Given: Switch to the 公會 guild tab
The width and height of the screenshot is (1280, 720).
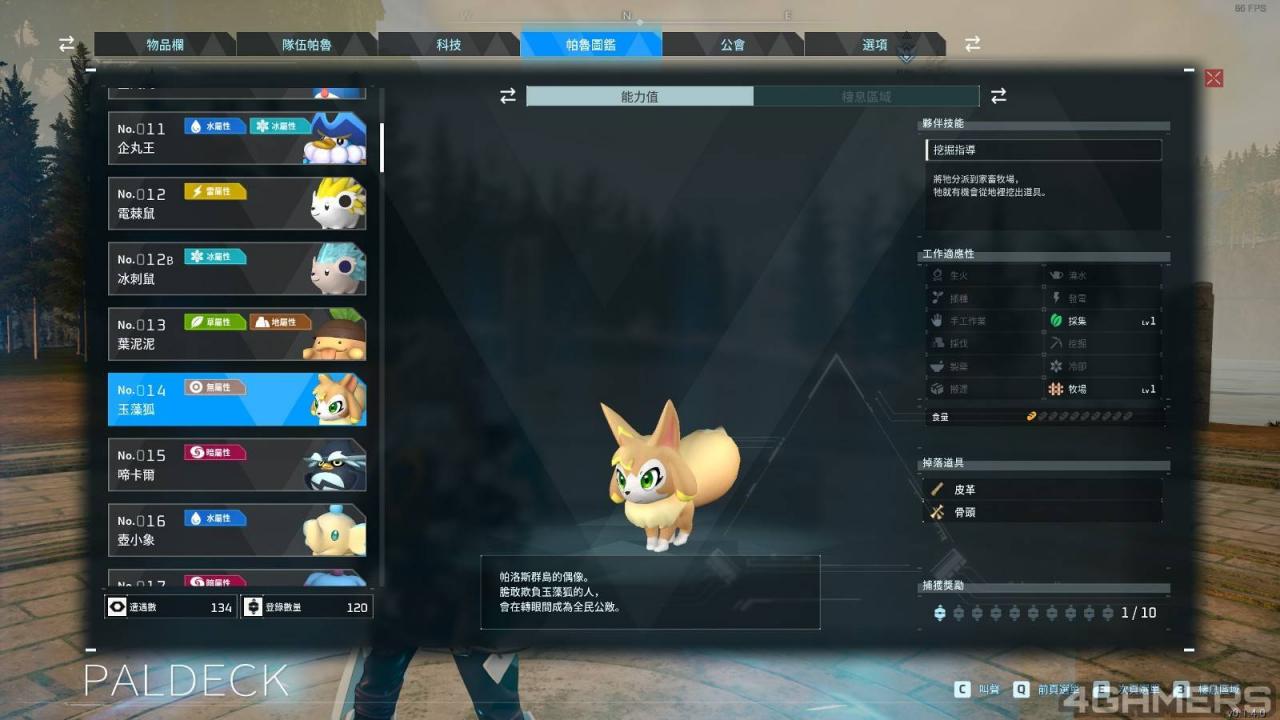Looking at the screenshot, I should click(733, 45).
